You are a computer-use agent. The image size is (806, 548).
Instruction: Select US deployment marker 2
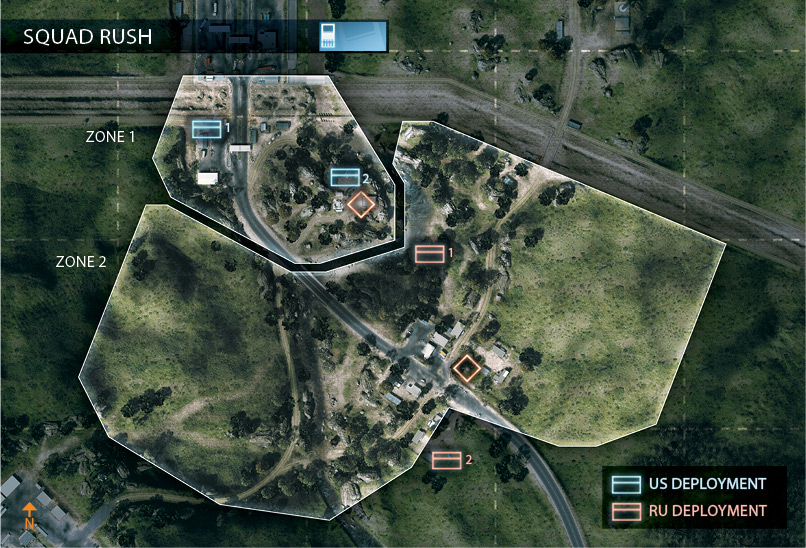click(x=345, y=177)
